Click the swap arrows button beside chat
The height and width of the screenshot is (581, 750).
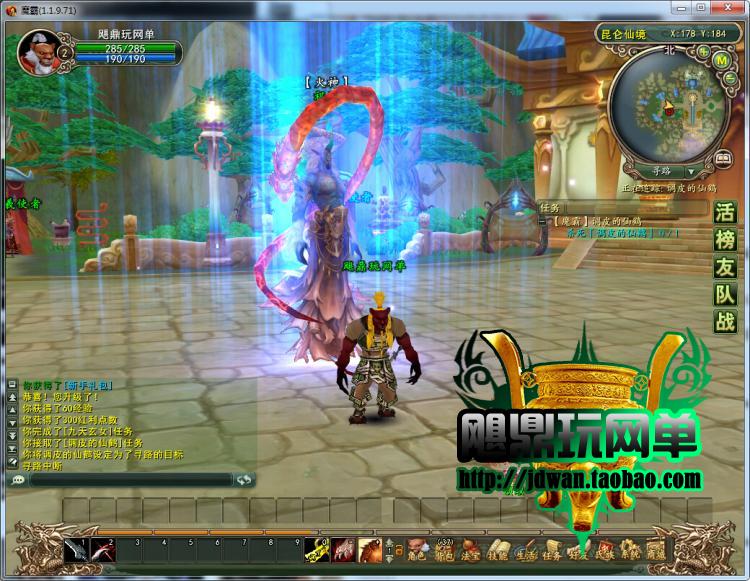coord(244,480)
